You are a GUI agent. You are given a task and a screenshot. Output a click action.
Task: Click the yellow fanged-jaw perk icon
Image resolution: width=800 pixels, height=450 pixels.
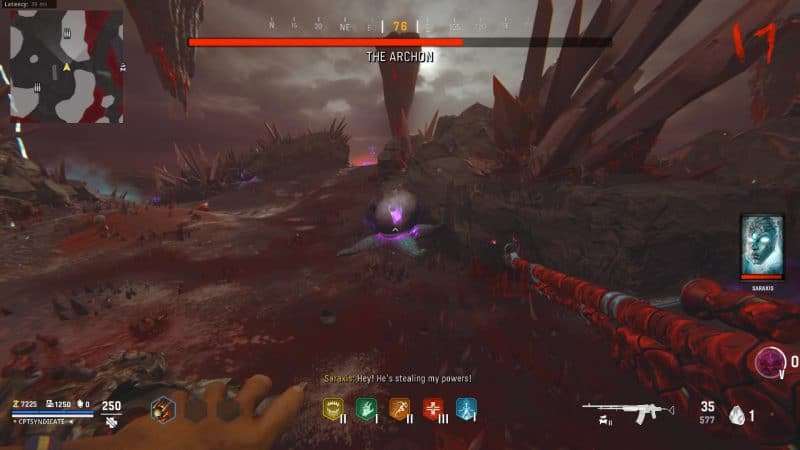tap(333, 407)
